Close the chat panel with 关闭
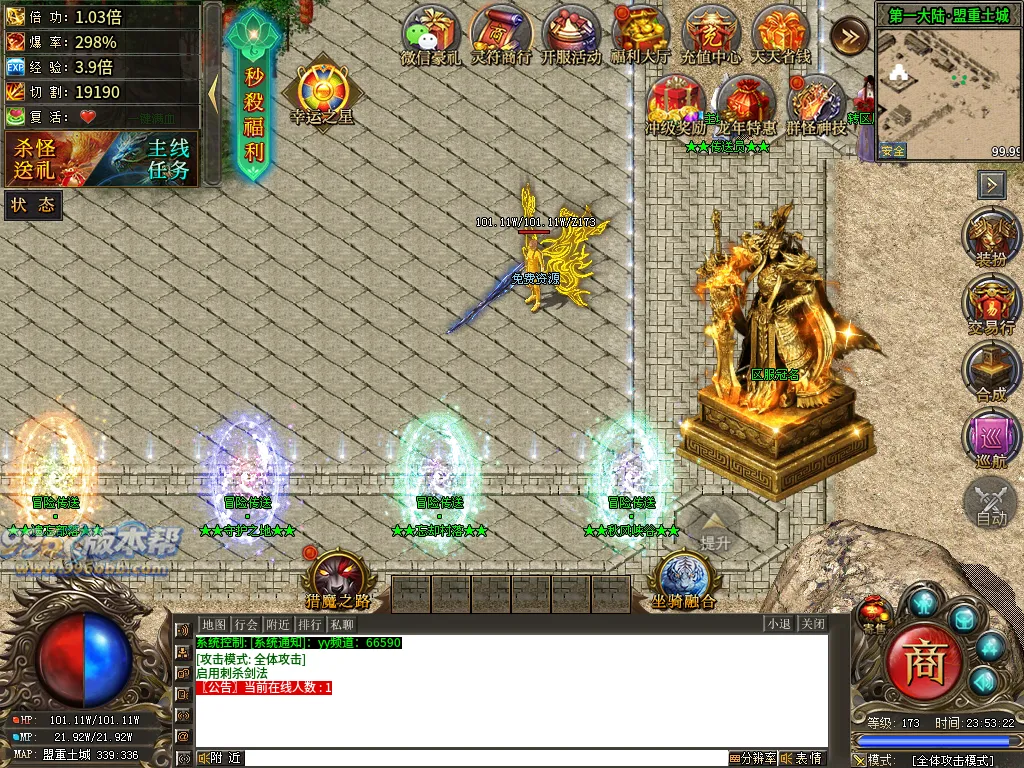The width and height of the screenshot is (1024, 768). [x=813, y=624]
